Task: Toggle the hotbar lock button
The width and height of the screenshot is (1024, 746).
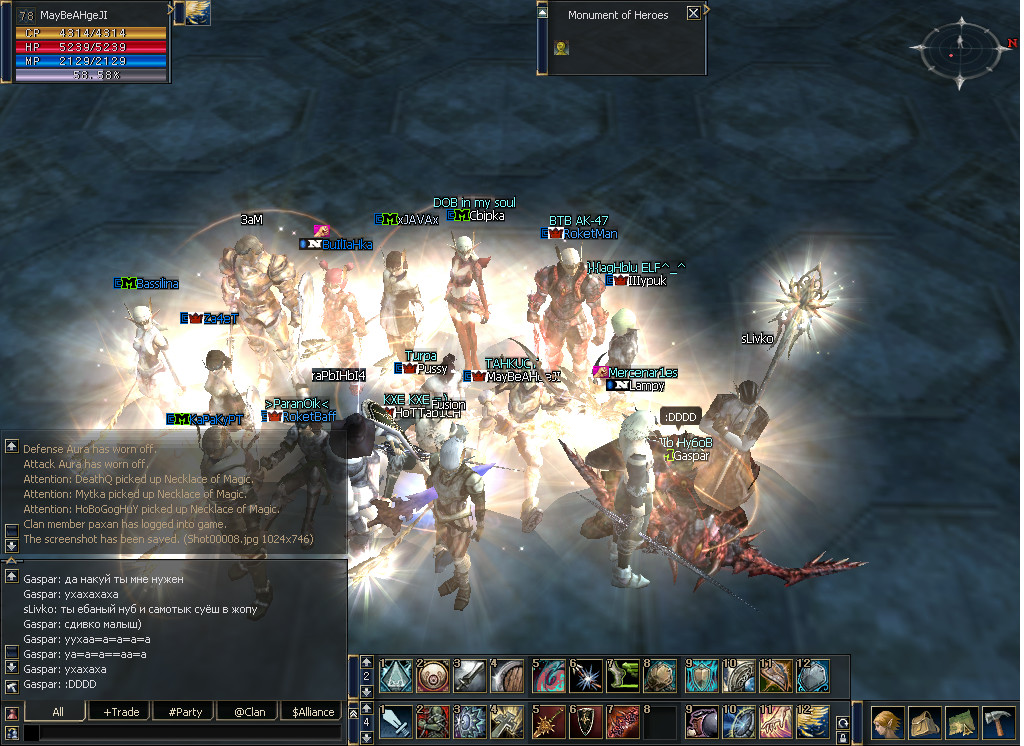Action: pyautogui.click(x=842, y=737)
